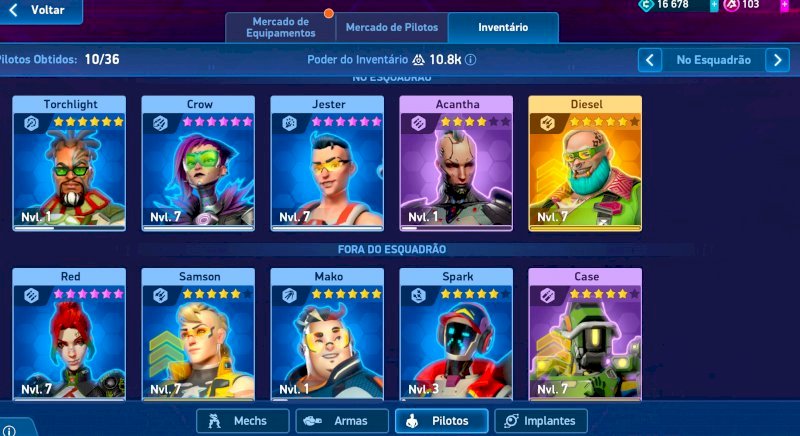
Task: Click the right arrow beside No Esquadrão
Action: 777,60
